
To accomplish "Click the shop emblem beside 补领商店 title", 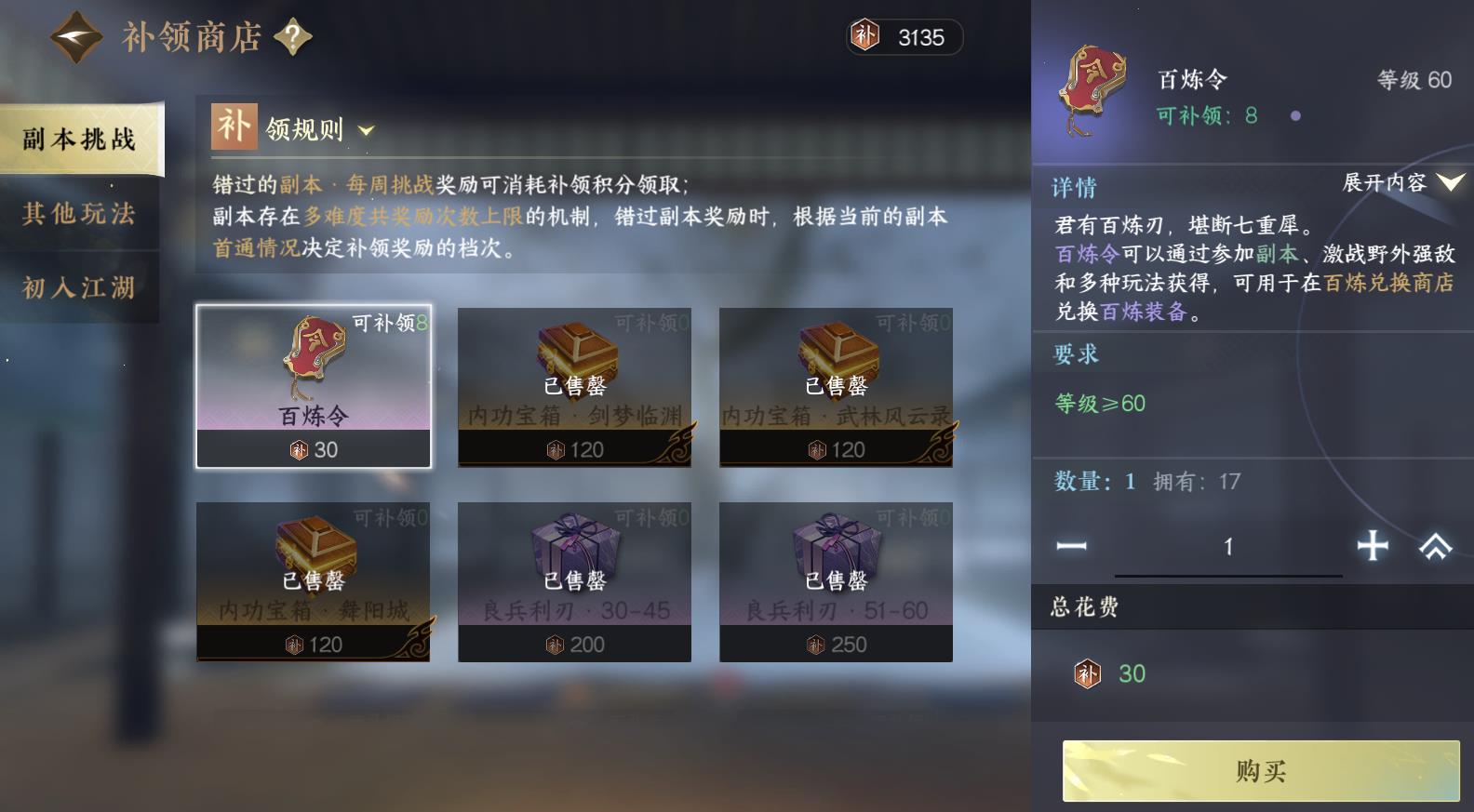I will click(x=76, y=35).
